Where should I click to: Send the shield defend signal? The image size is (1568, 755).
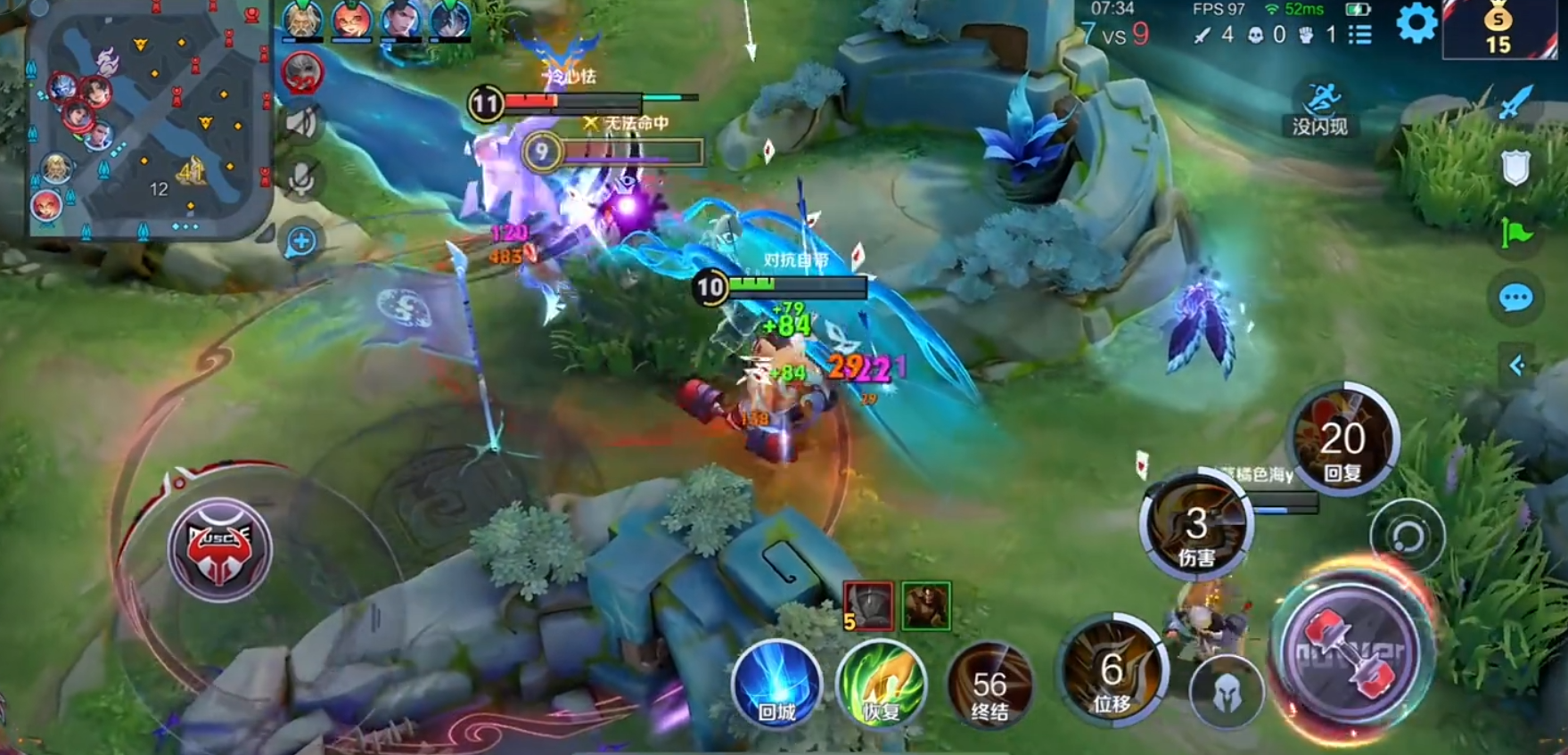1515,168
